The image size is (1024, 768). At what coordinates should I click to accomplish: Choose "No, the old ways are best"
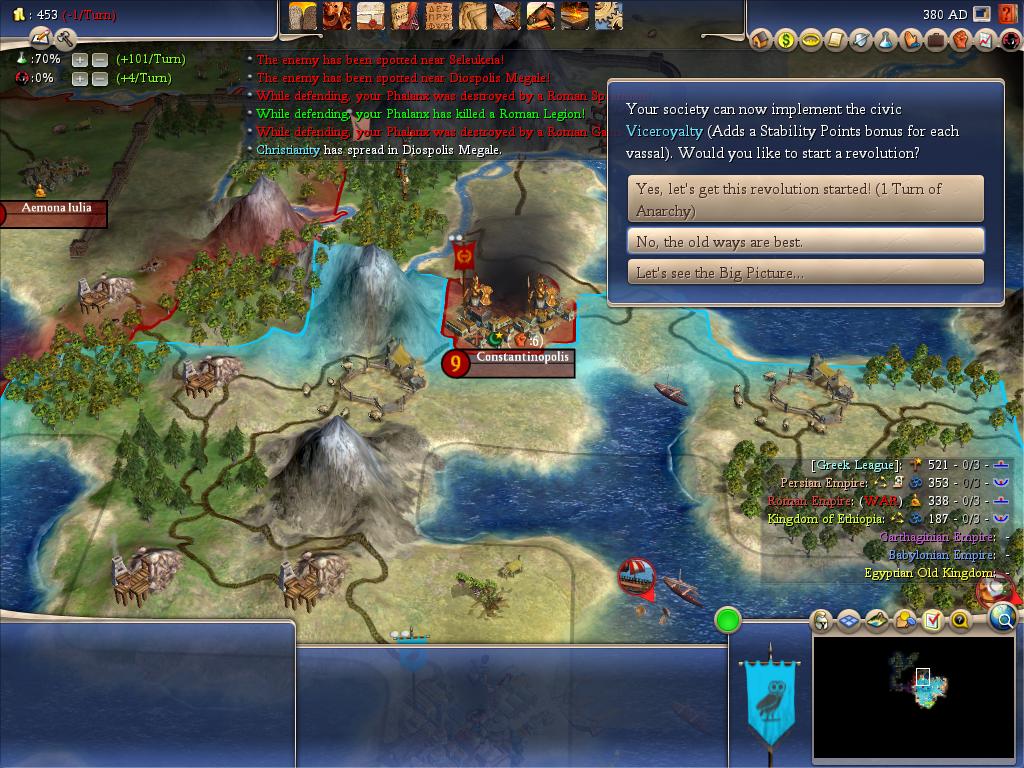[x=805, y=241]
